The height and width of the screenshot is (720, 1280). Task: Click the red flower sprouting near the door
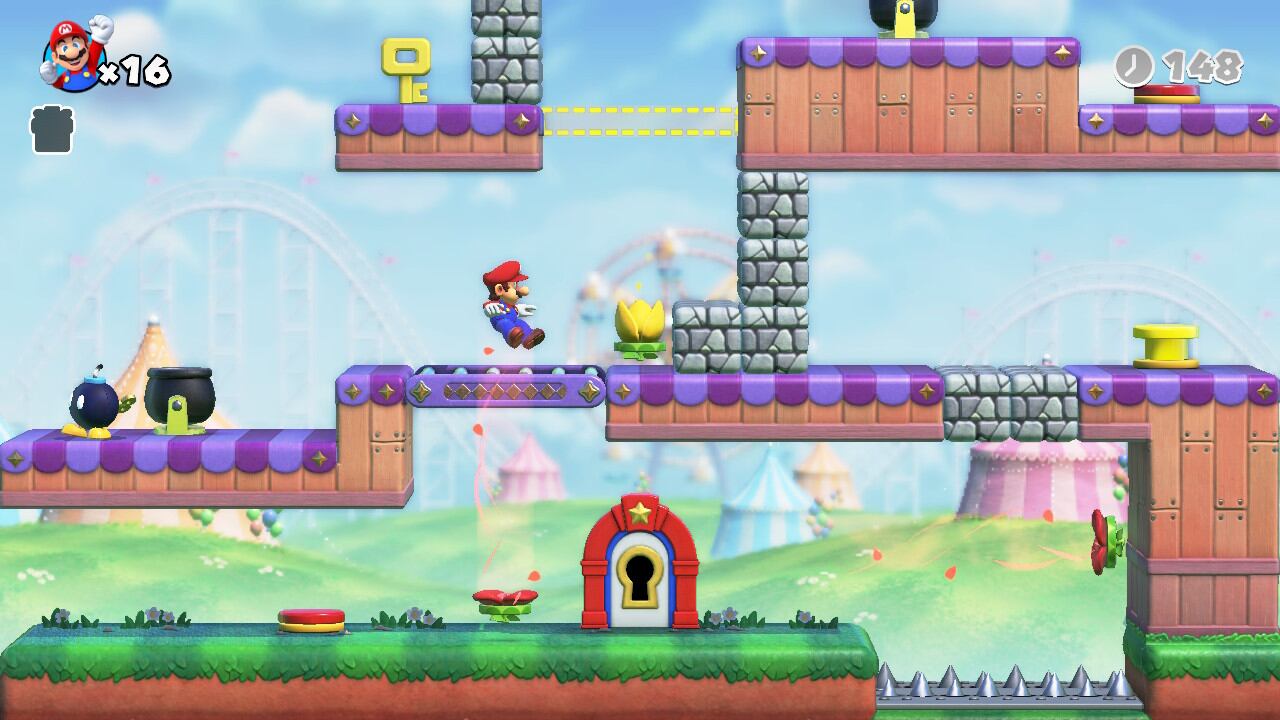505,597
